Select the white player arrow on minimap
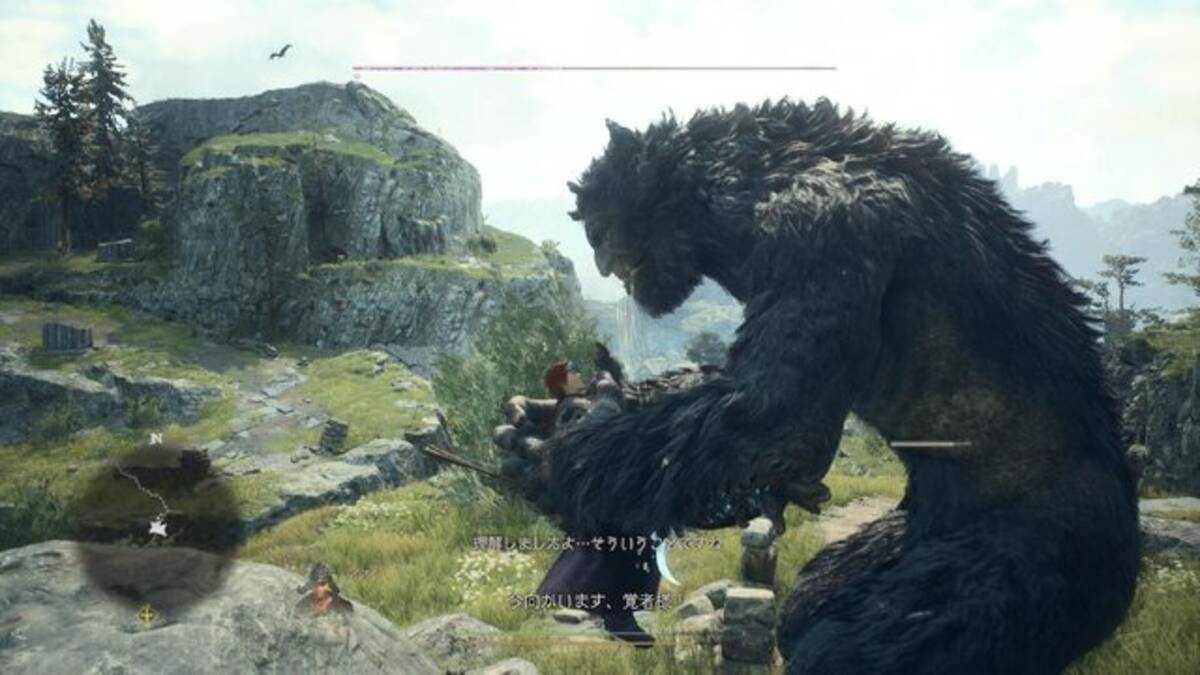This screenshot has width=1200, height=675. pyautogui.click(x=157, y=527)
